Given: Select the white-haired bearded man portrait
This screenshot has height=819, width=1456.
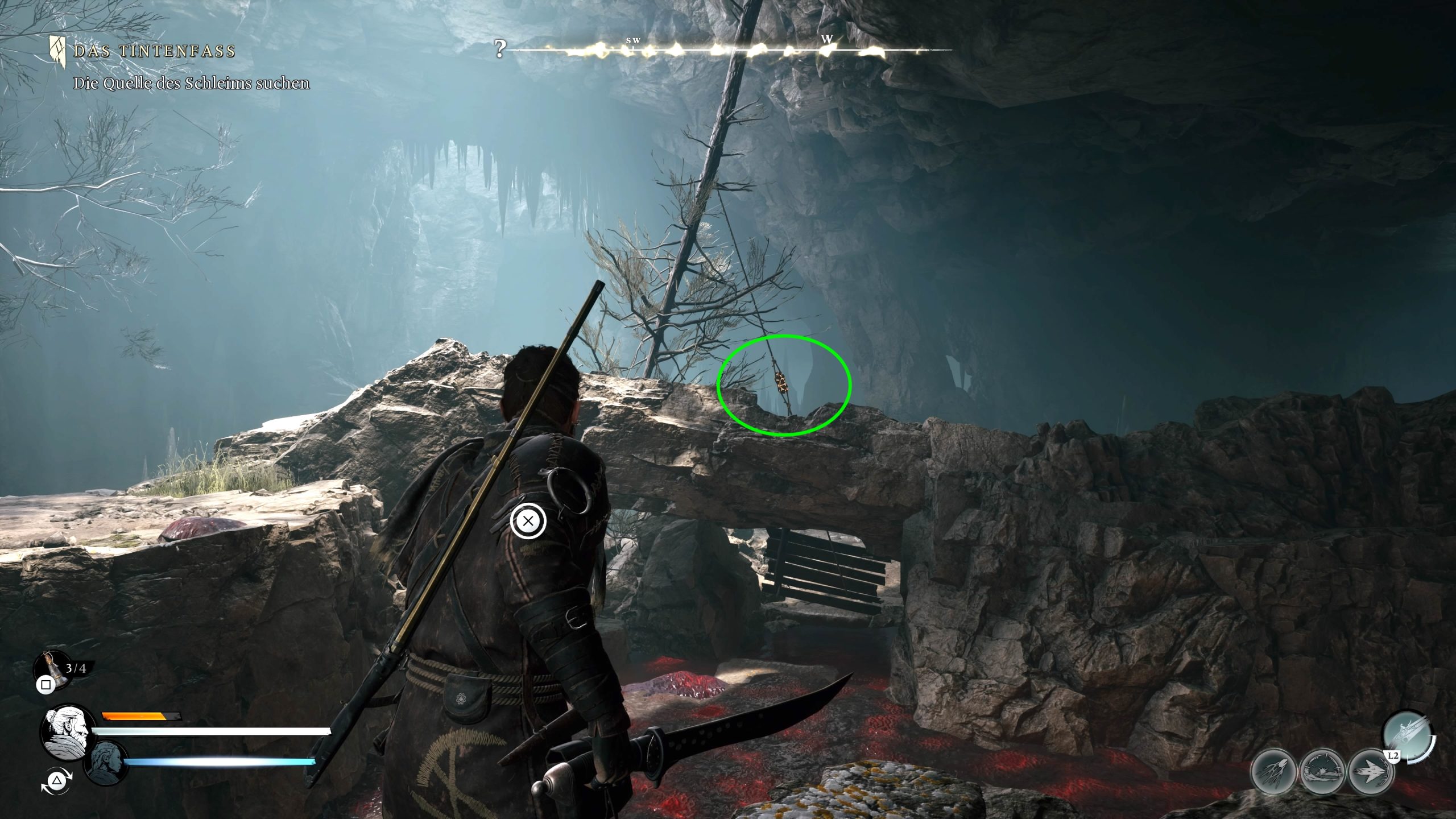Looking at the screenshot, I should click(x=67, y=731).
